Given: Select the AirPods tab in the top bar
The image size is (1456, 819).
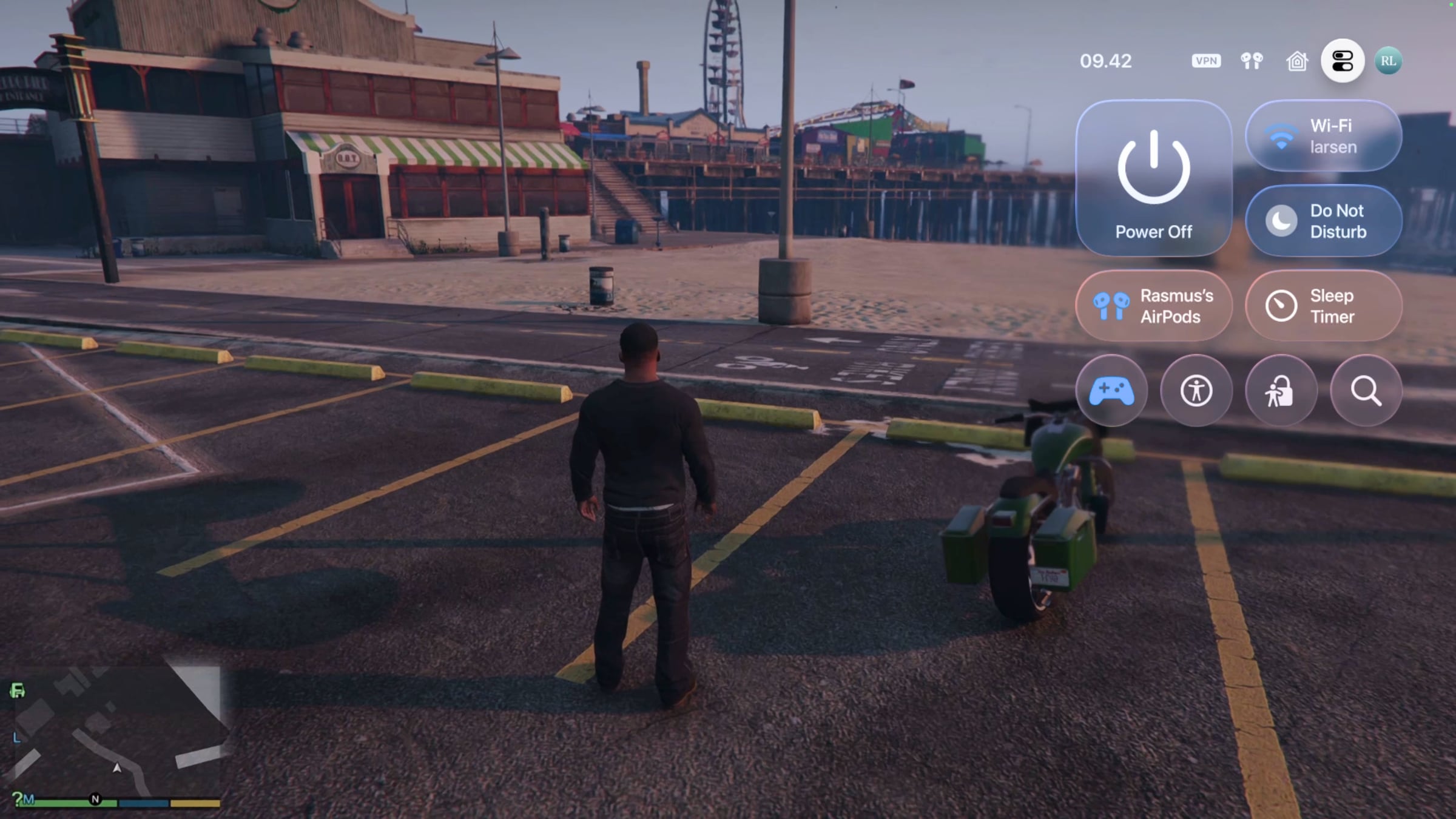Looking at the screenshot, I should tap(1252, 61).
